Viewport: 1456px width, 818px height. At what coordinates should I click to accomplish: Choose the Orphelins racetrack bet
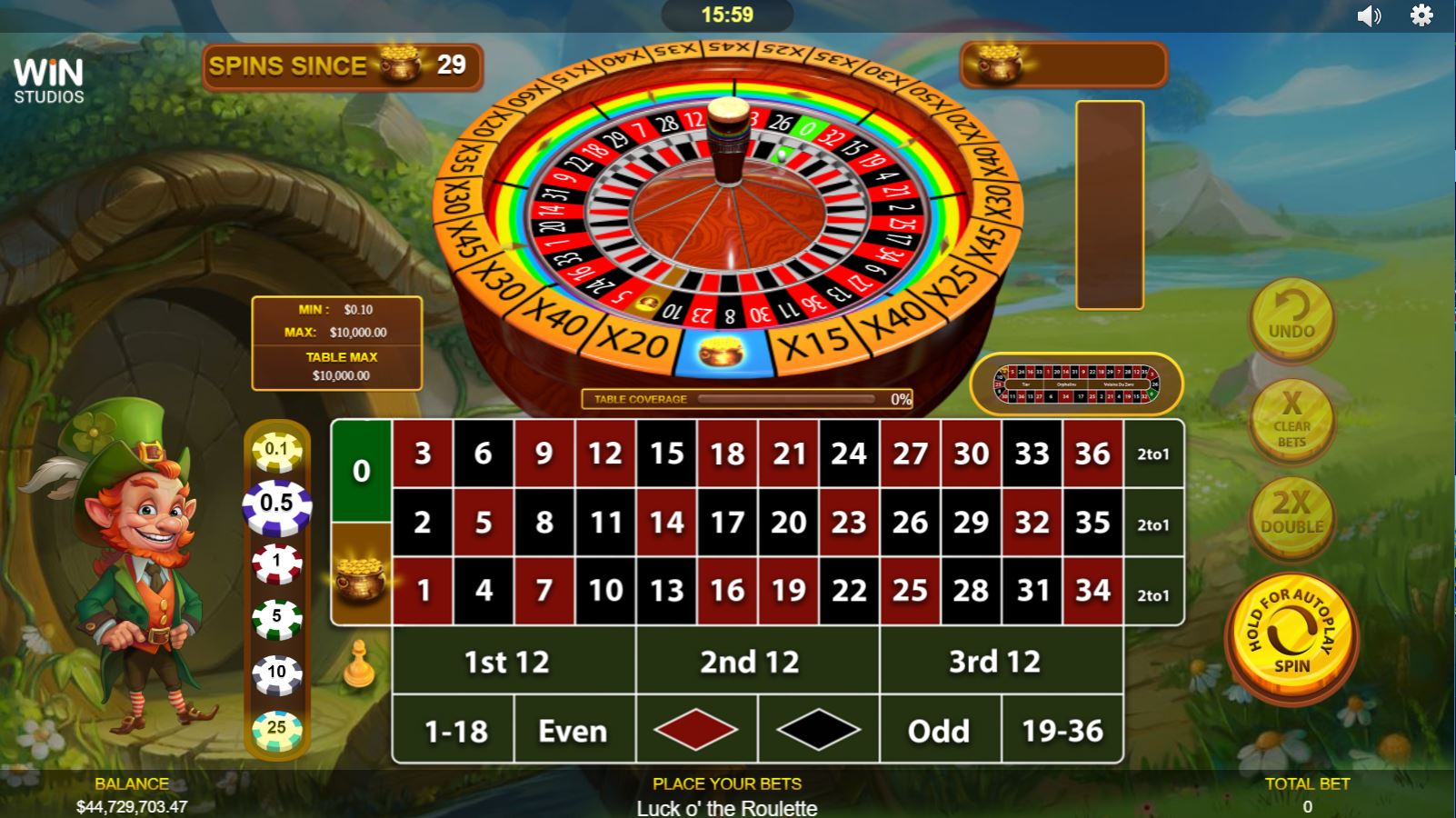pyautogui.click(x=1066, y=384)
